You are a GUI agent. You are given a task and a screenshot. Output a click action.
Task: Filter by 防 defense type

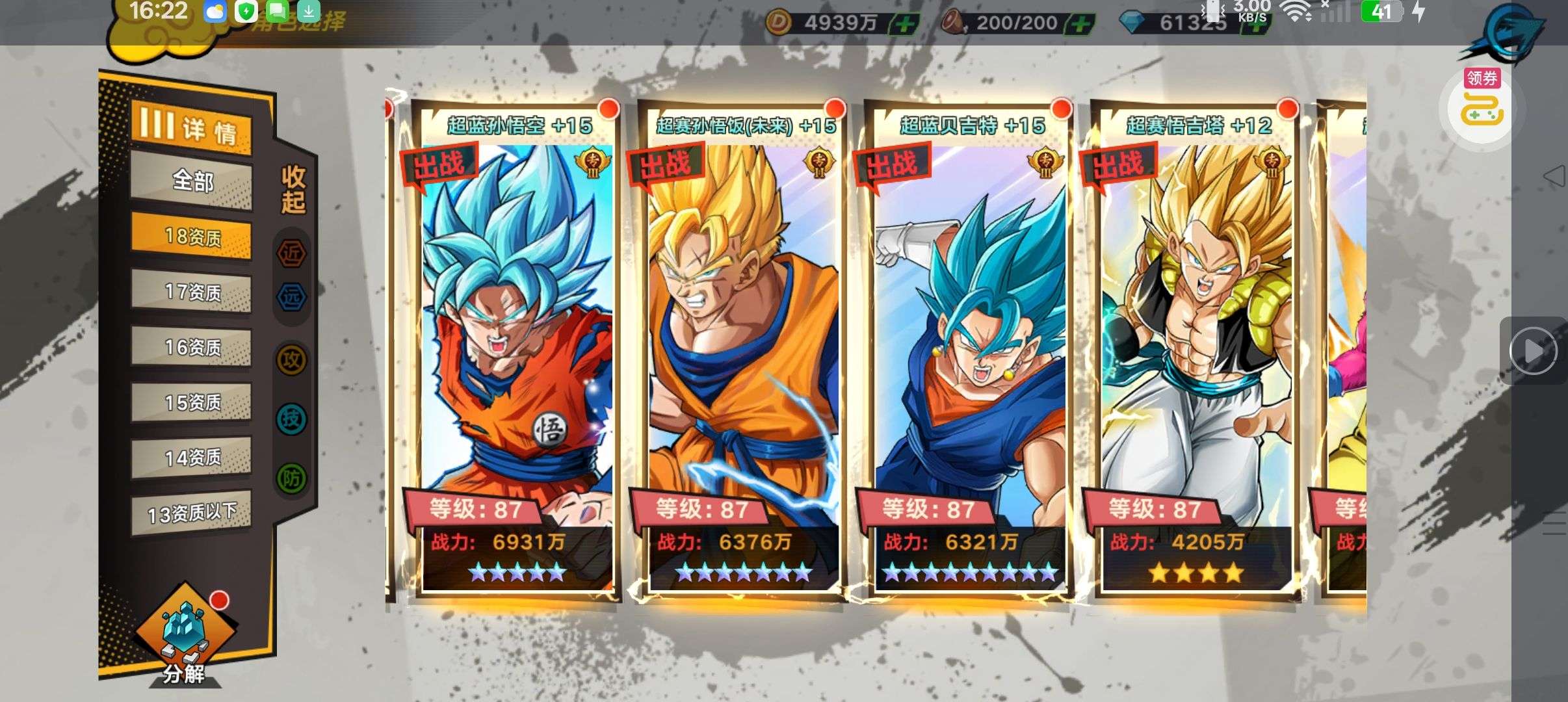(292, 479)
